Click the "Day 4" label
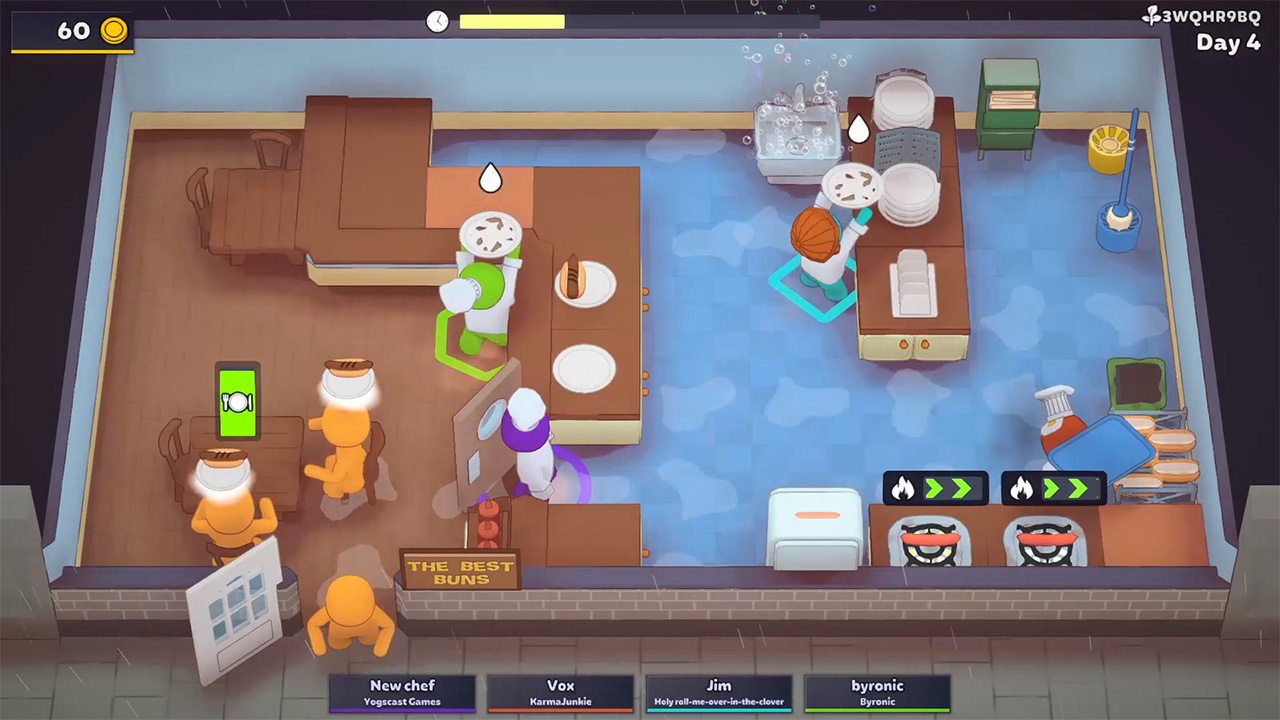Screen dimensions: 1280x720 coord(1229,44)
